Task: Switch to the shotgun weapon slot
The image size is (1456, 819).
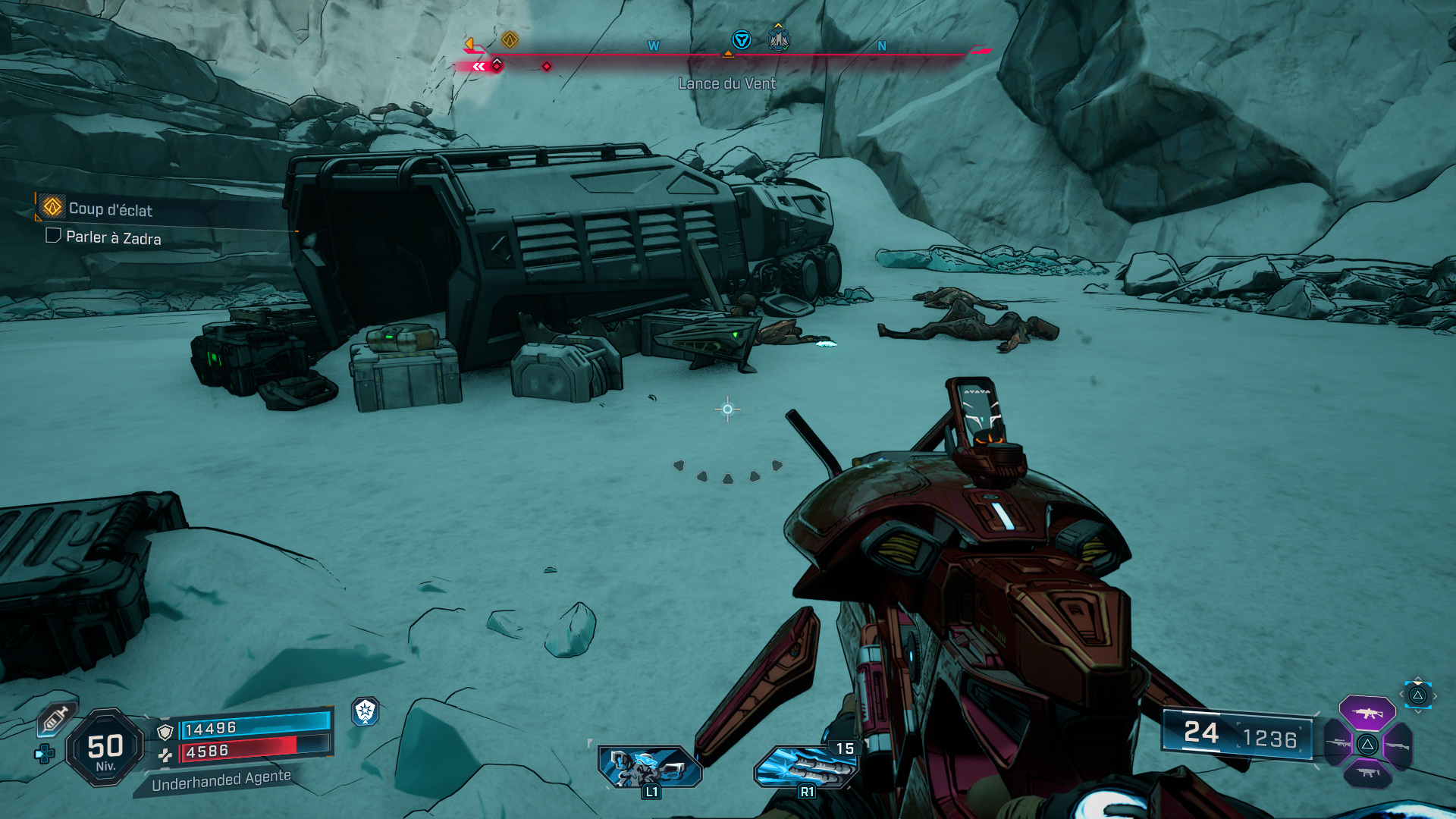Action: point(1398,745)
